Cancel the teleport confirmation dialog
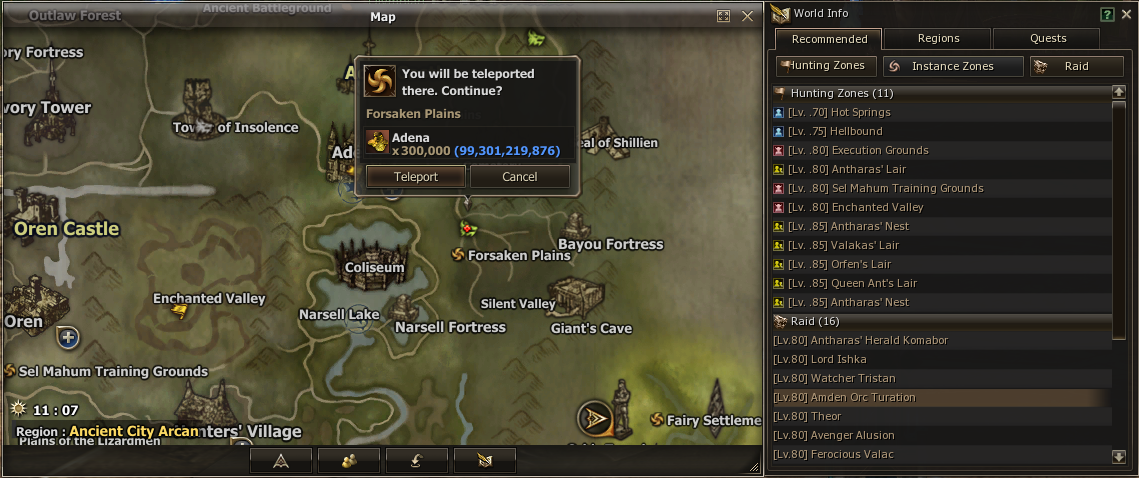This screenshot has width=1139, height=478. click(520, 177)
